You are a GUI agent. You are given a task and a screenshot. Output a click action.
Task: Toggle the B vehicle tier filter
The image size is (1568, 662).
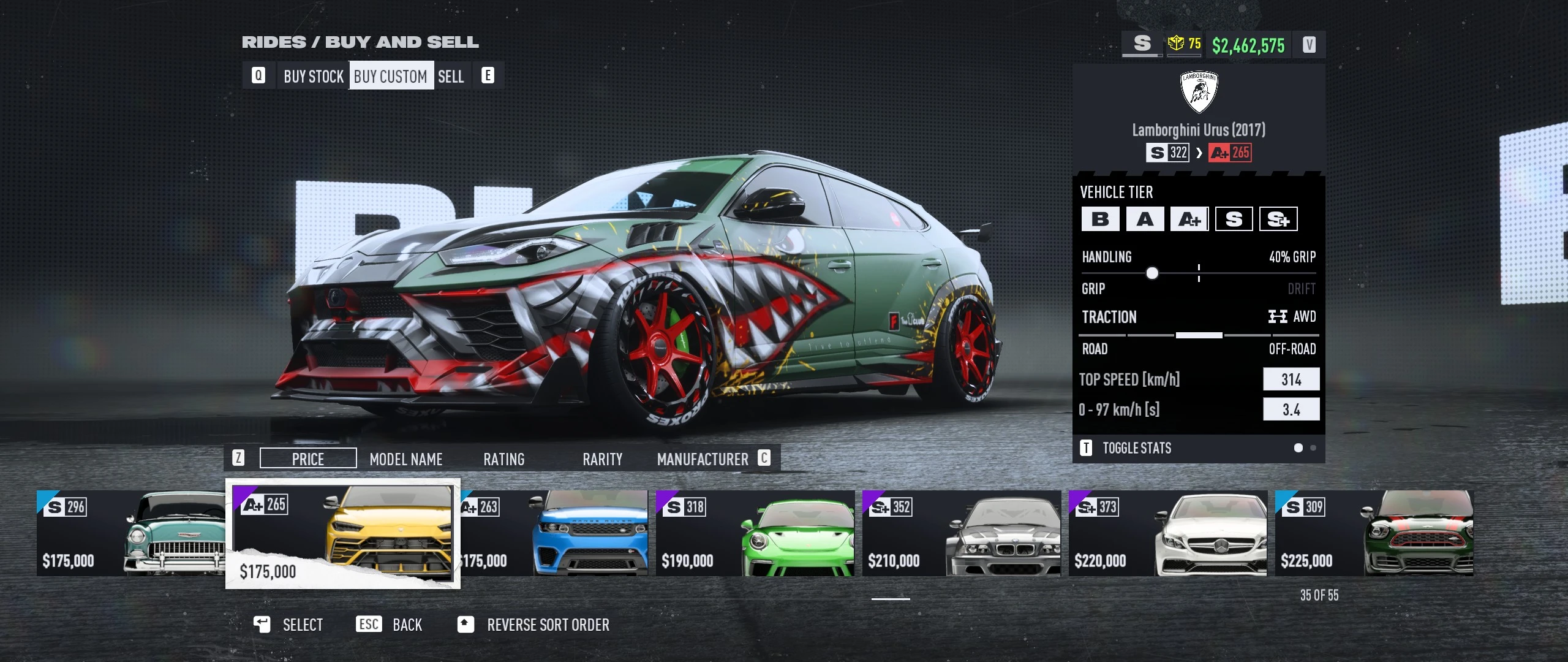click(1100, 219)
